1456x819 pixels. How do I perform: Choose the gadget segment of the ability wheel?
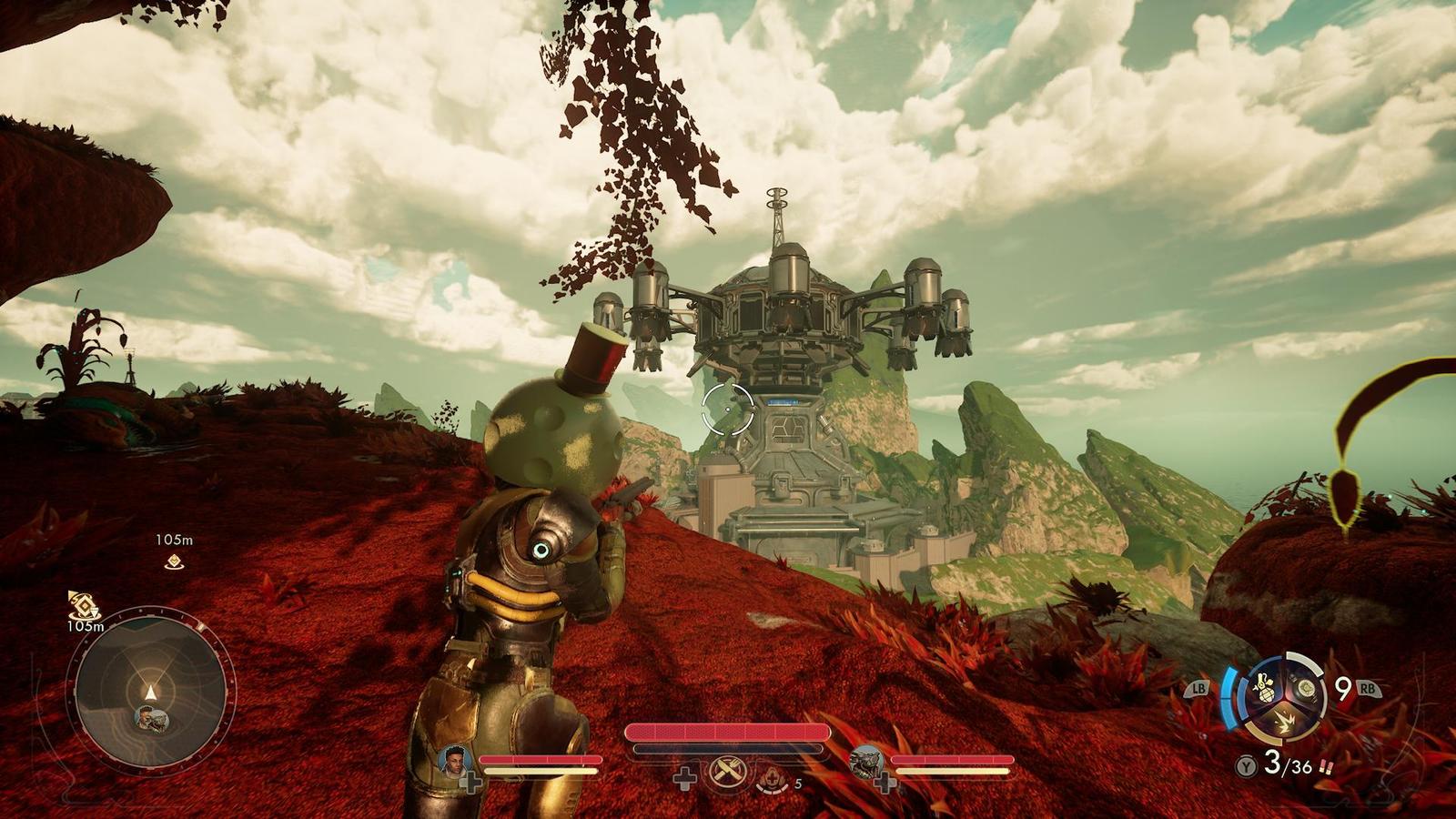click(1307, 689)
